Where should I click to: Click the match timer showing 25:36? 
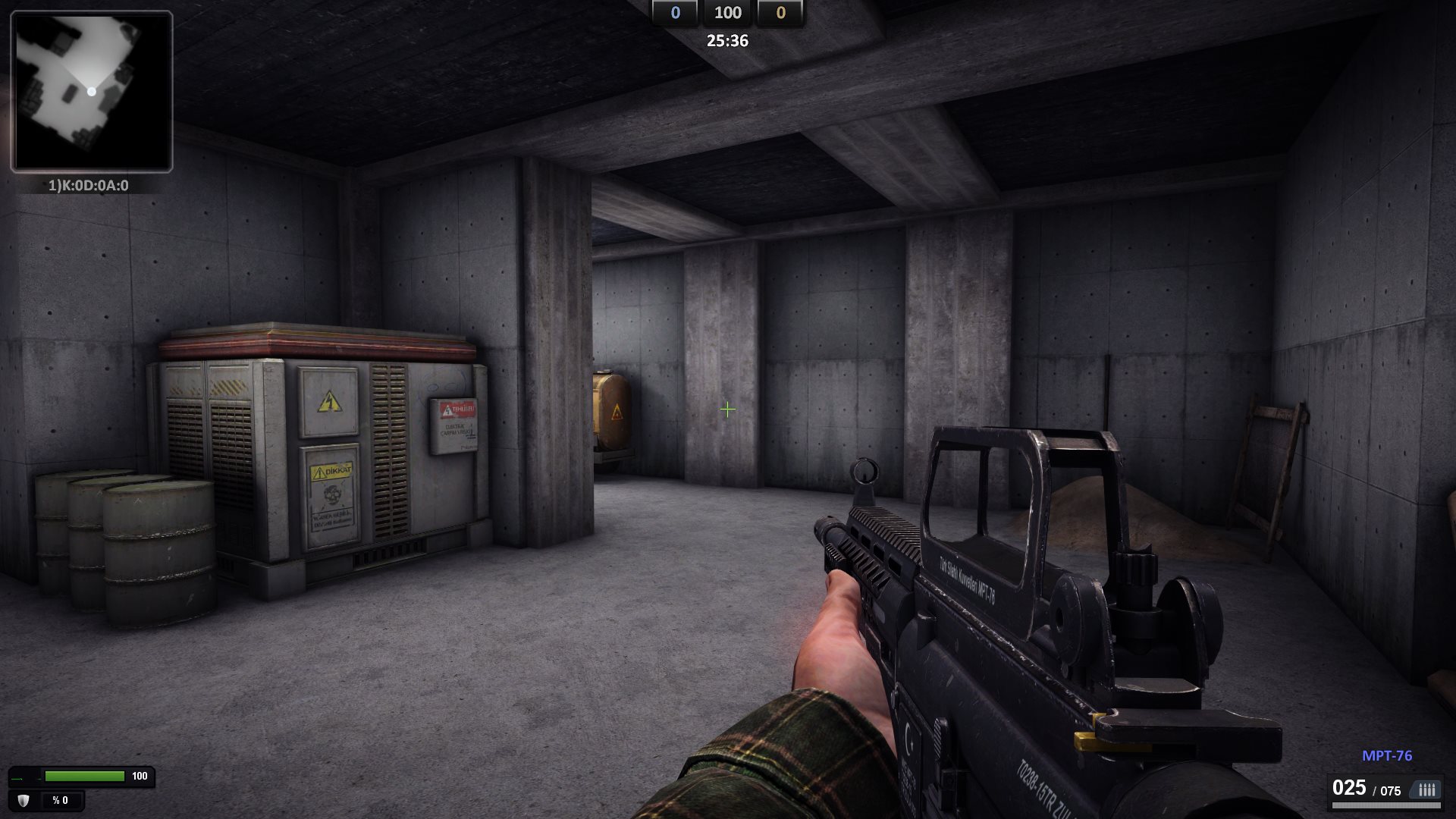(727, 41)
